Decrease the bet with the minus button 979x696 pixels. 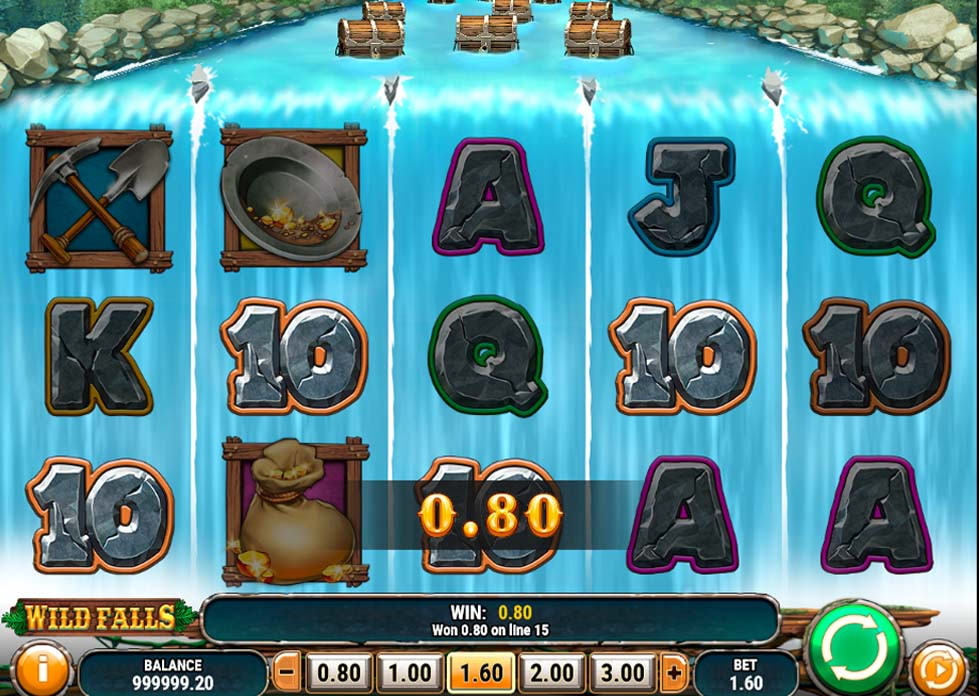pos(287,671)
